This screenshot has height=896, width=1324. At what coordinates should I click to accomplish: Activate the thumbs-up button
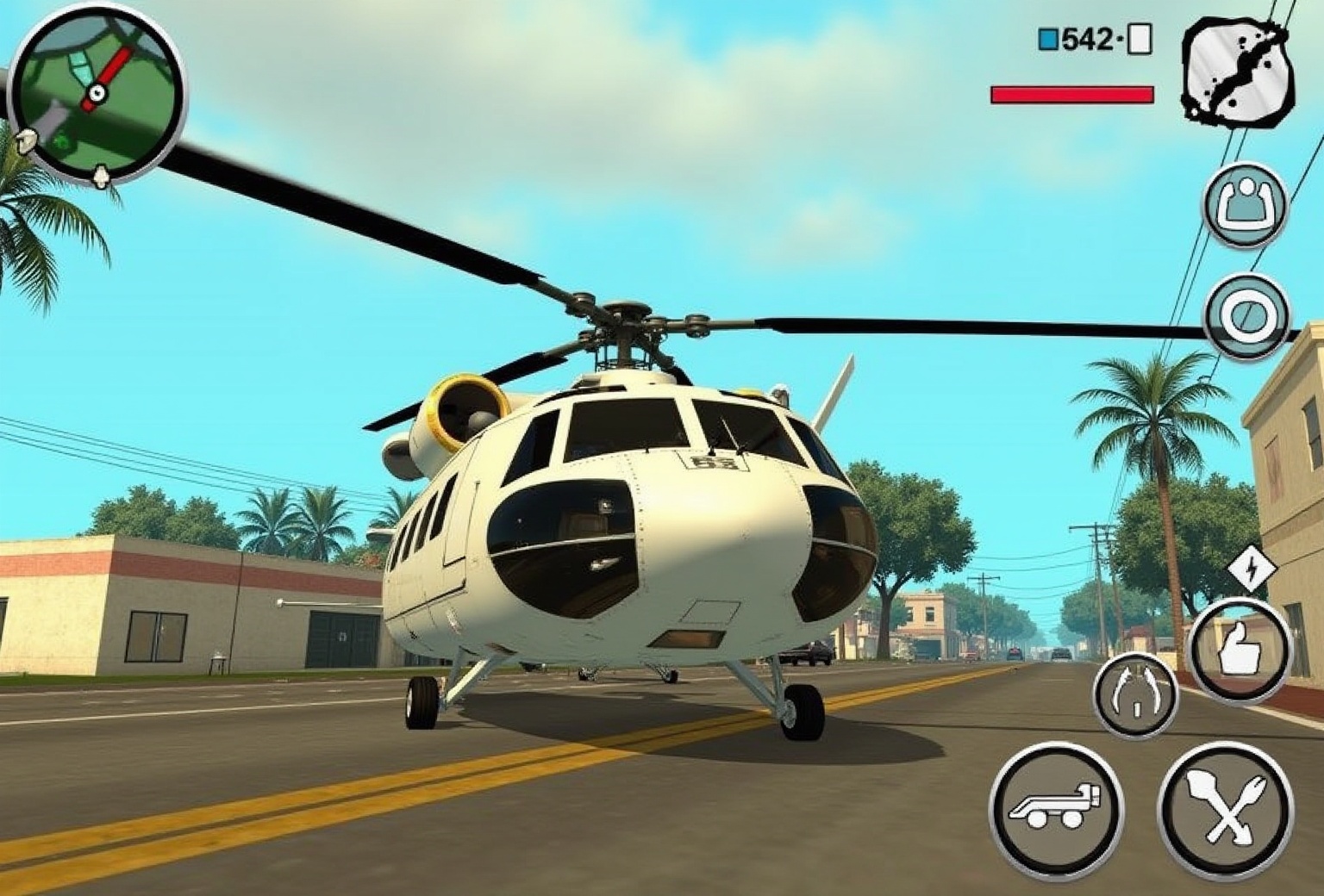[x=1240, y=650]
